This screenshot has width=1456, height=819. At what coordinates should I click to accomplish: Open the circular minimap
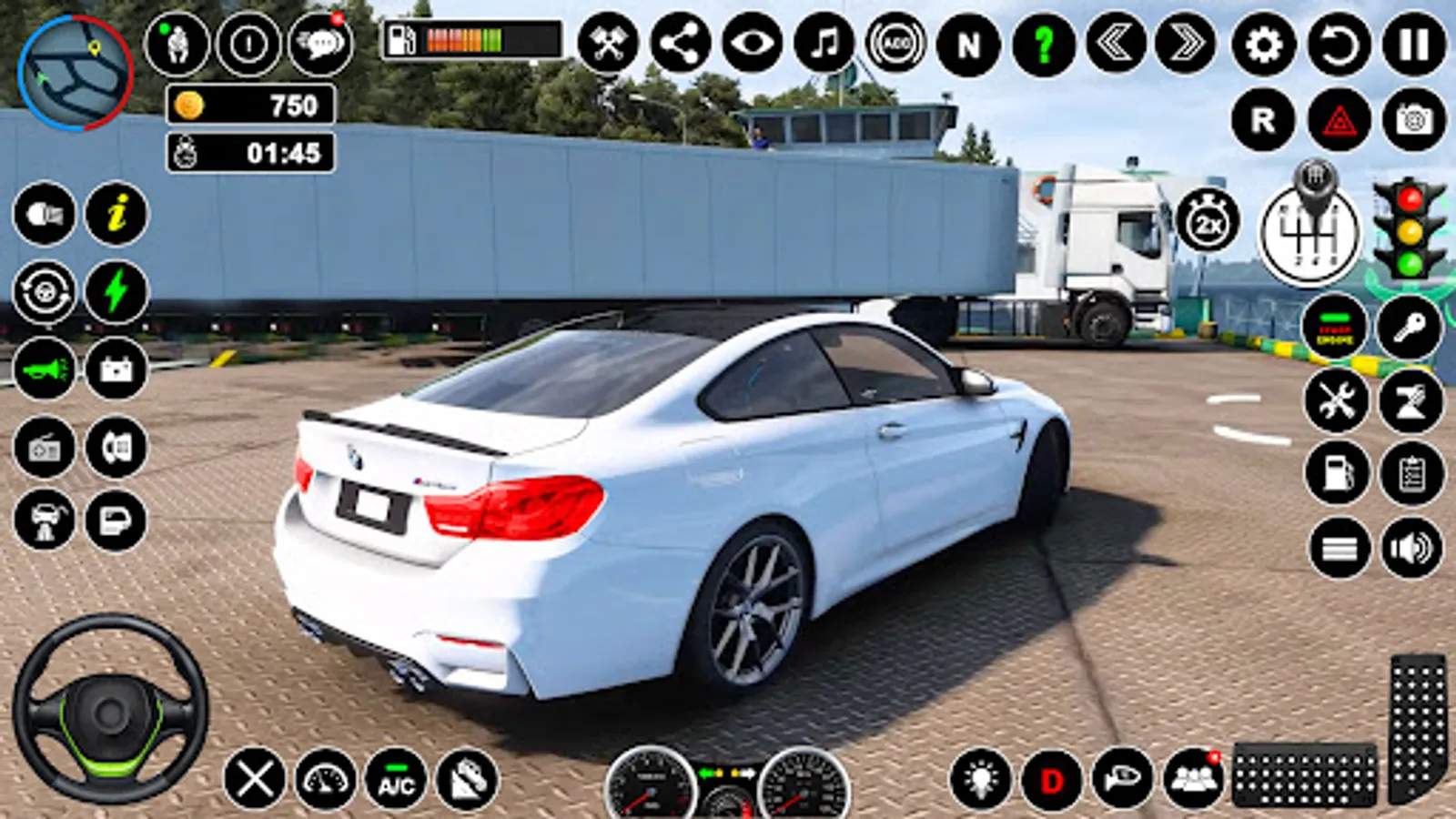click(x=75, y=73)
